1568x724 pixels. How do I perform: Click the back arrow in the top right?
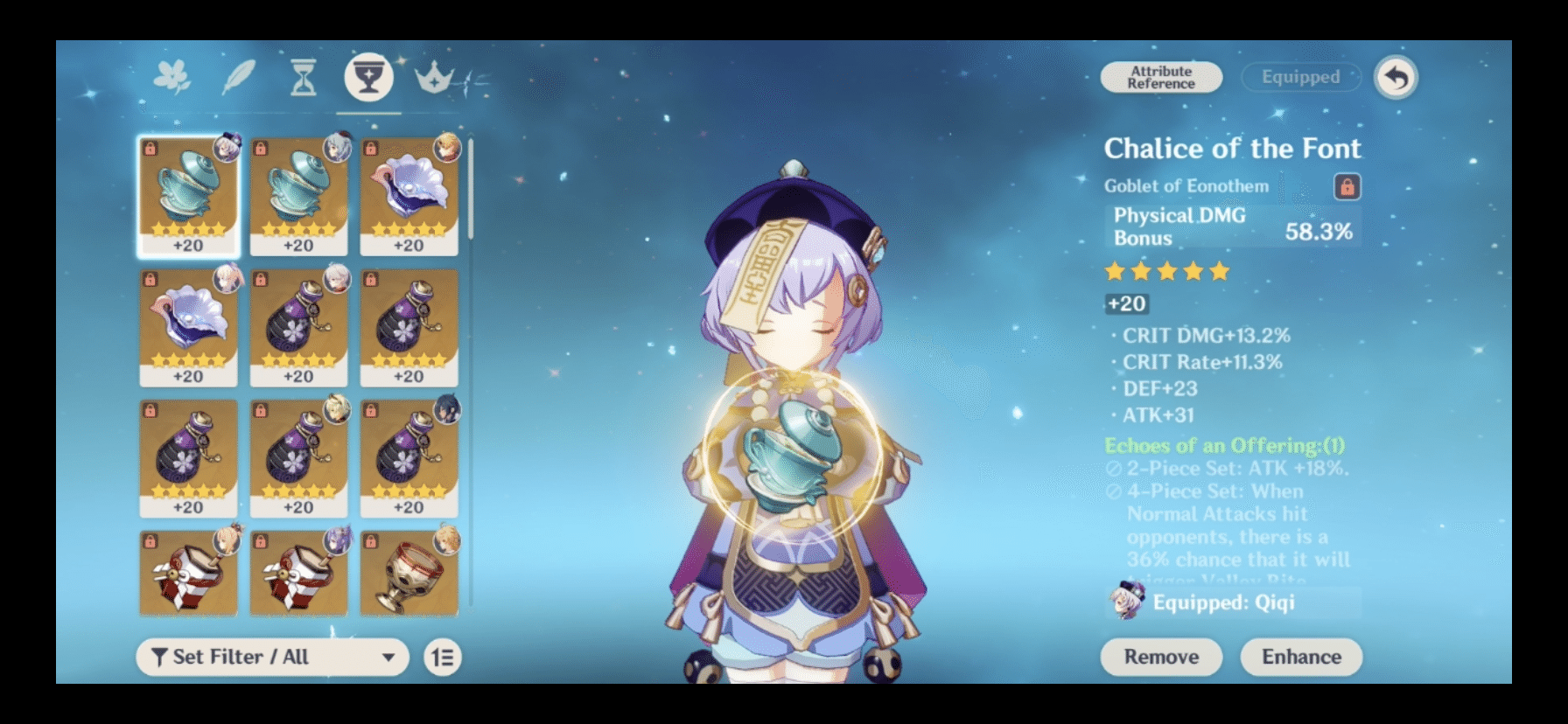pos(1396,77)
